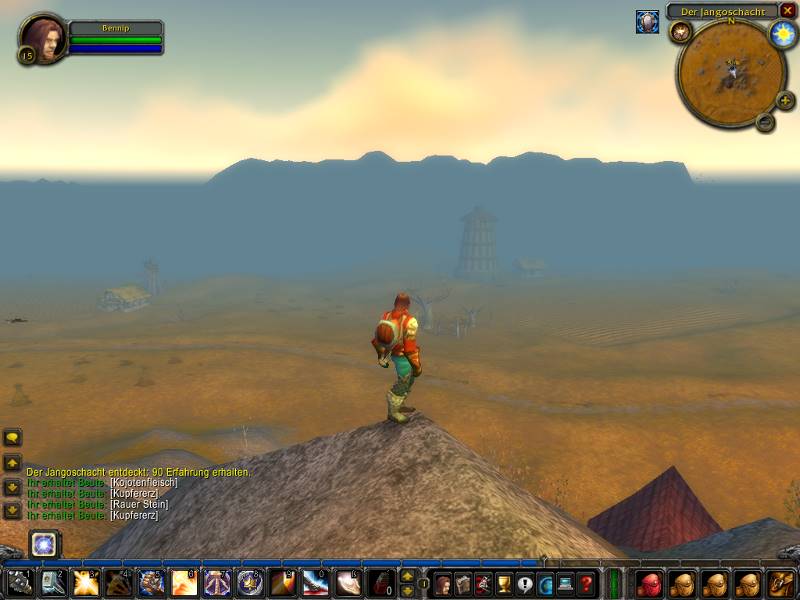Zoom out on the minimap
Viewport: 800px width, 600px height.
pos(765,122)
